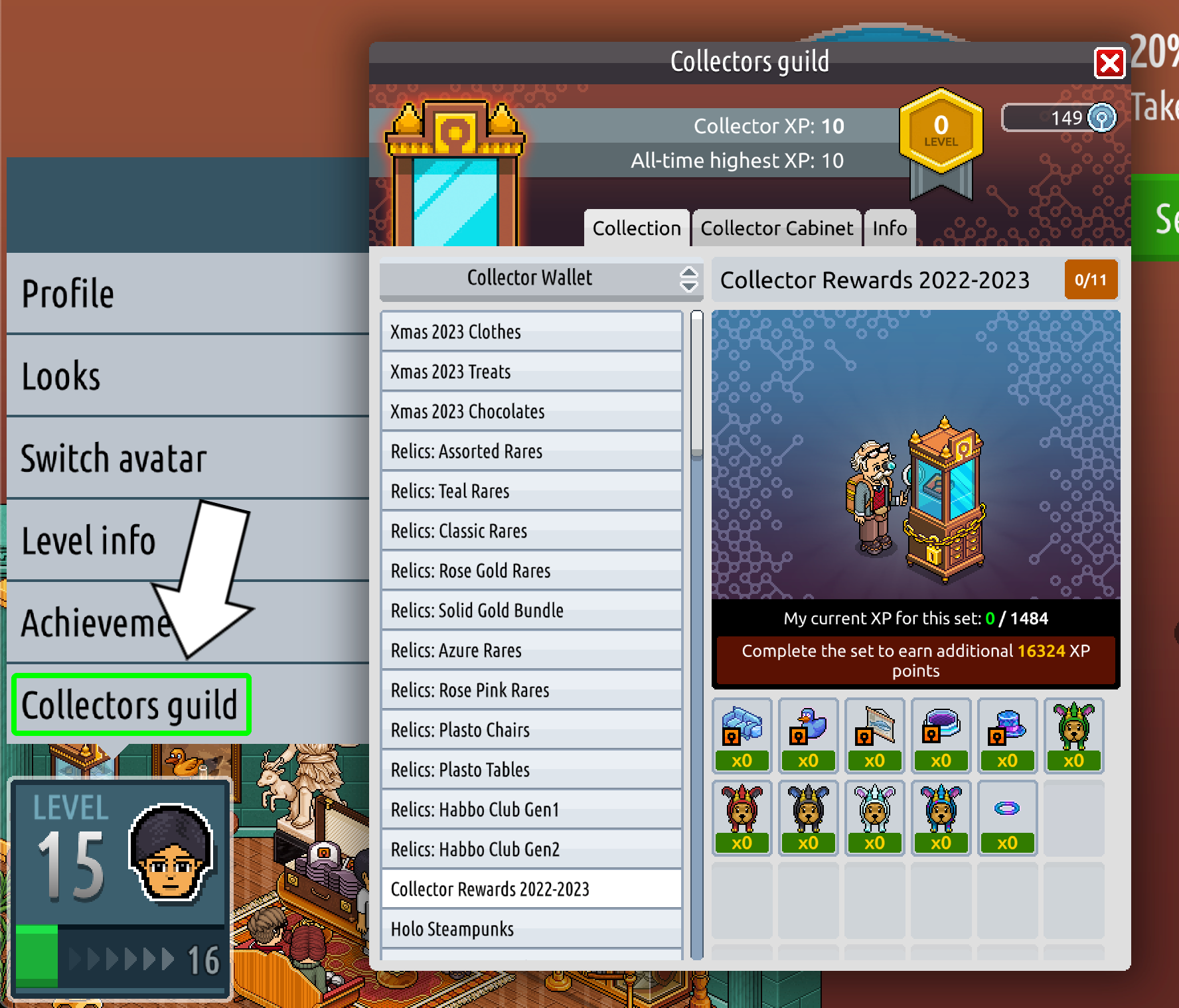Viewport: 1179px width, 1008px height.
Task: Switch to the Collector Cabinet tab
Action: [x=776, y=228]
